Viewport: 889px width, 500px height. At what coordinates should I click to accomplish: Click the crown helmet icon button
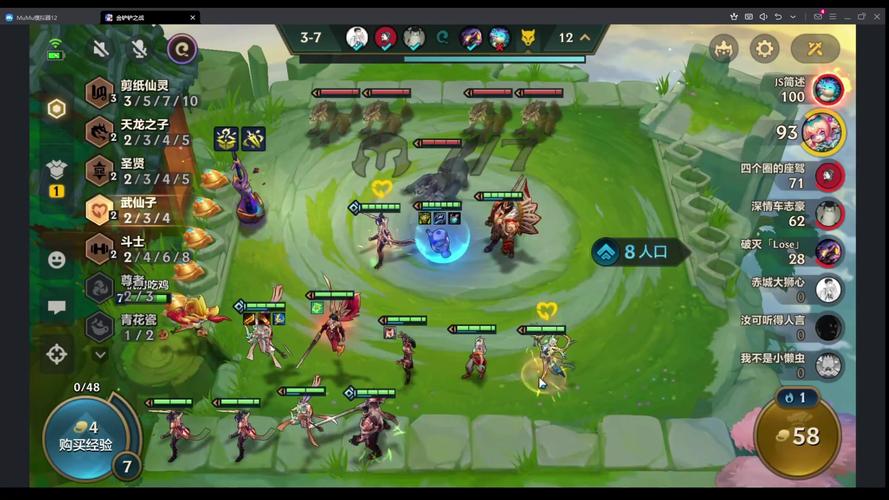click(723, 48)
